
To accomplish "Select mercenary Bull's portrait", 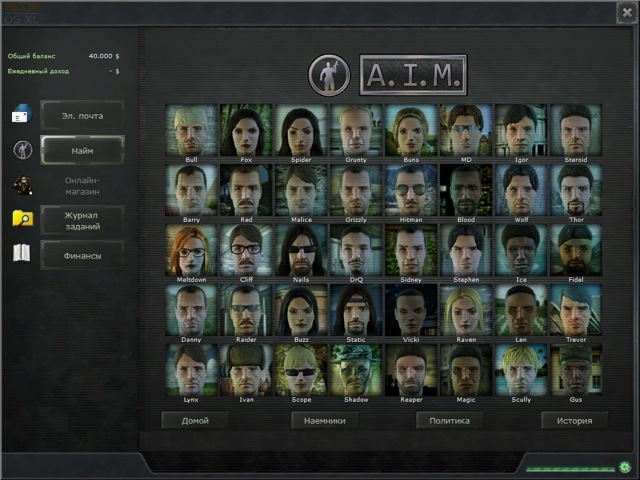I will tap(192, 130).
